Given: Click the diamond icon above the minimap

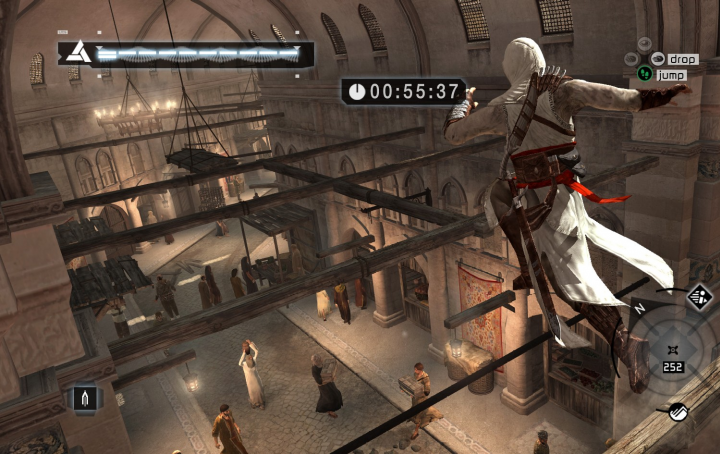Looking at the screenshot, I should [x=698, y=296].
